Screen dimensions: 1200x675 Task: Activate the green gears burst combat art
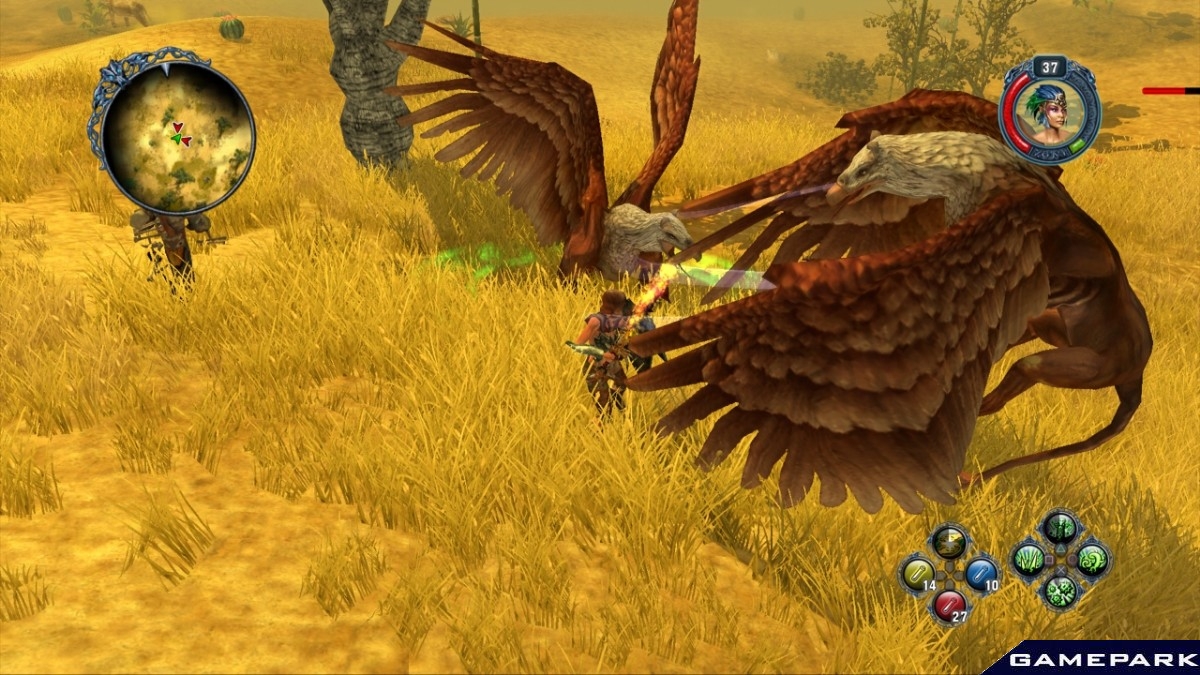coord(1060,591)
